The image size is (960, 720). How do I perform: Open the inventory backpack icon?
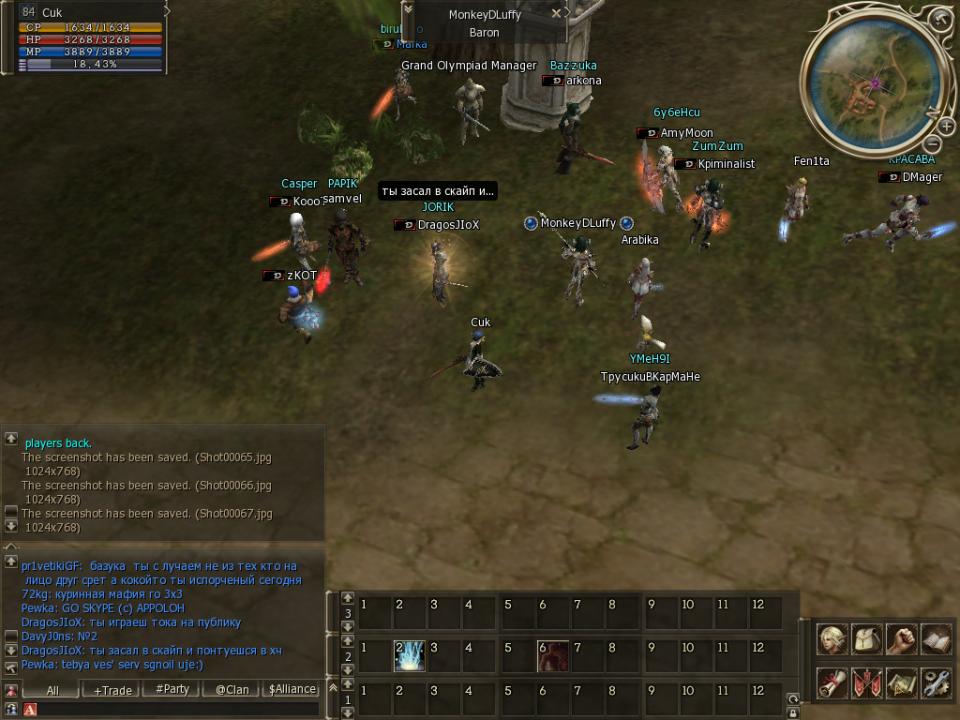point(866,639)
